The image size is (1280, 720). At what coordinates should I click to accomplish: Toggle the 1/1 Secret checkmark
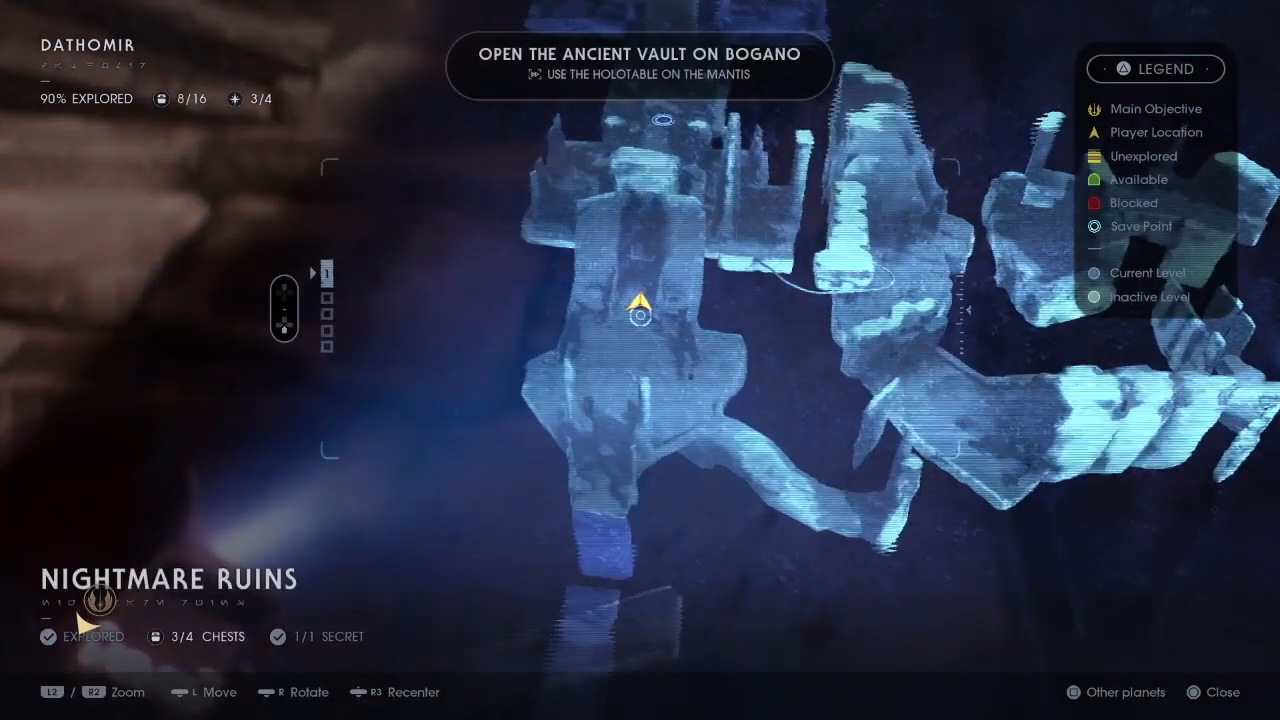click(278, 637)
